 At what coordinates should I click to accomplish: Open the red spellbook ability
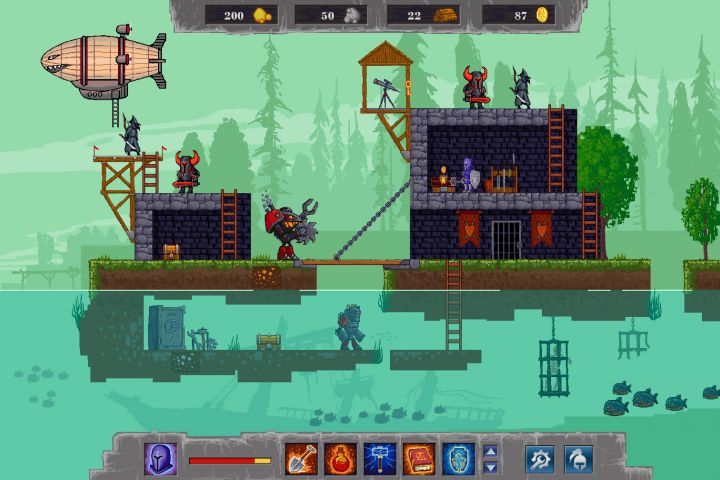point(418,458)
